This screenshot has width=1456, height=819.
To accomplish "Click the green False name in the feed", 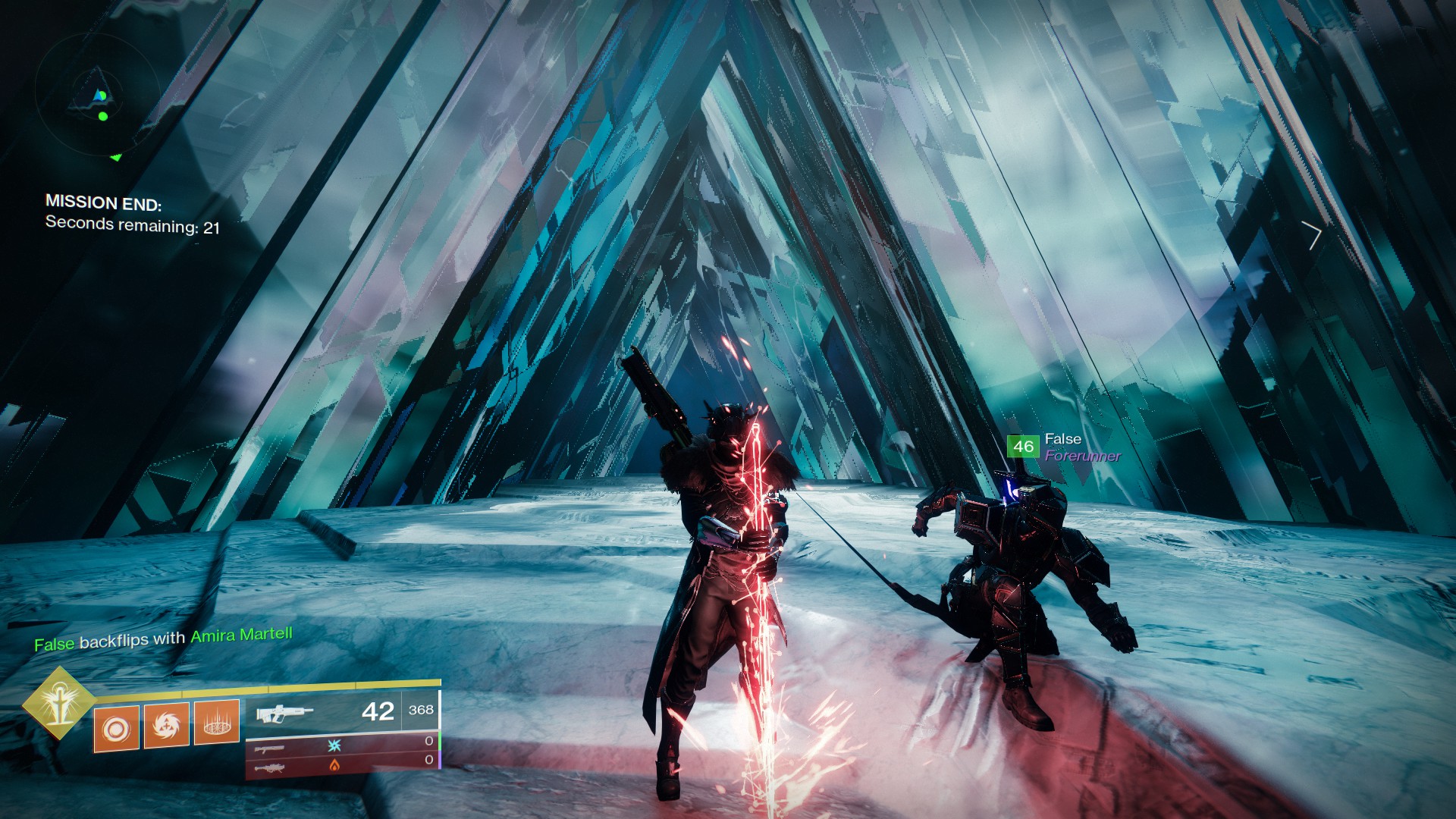I will tap(55, 645).
